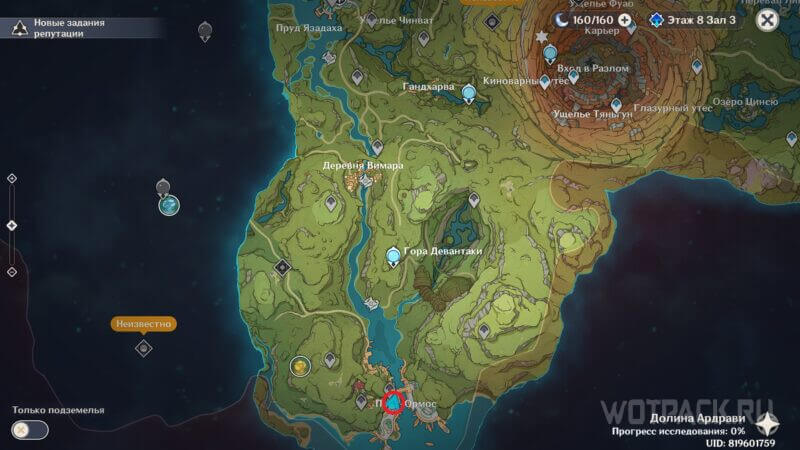The height and width of the screenshot is (450, 800).
Task: Open the Spiral Abyss floor 8 indicator
Action: click(690, 19)
